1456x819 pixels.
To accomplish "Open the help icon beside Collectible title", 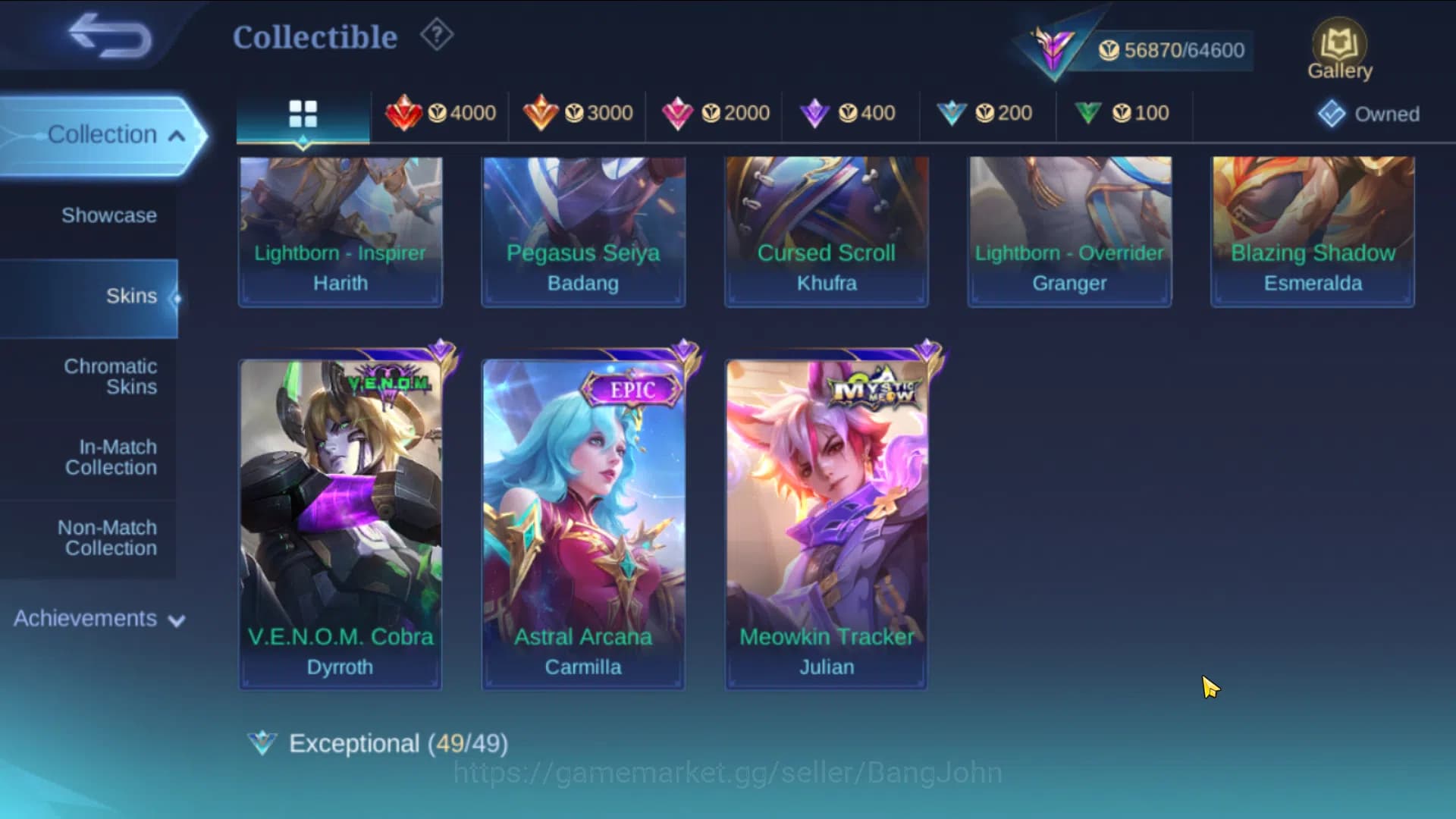I will pos(435,35).
